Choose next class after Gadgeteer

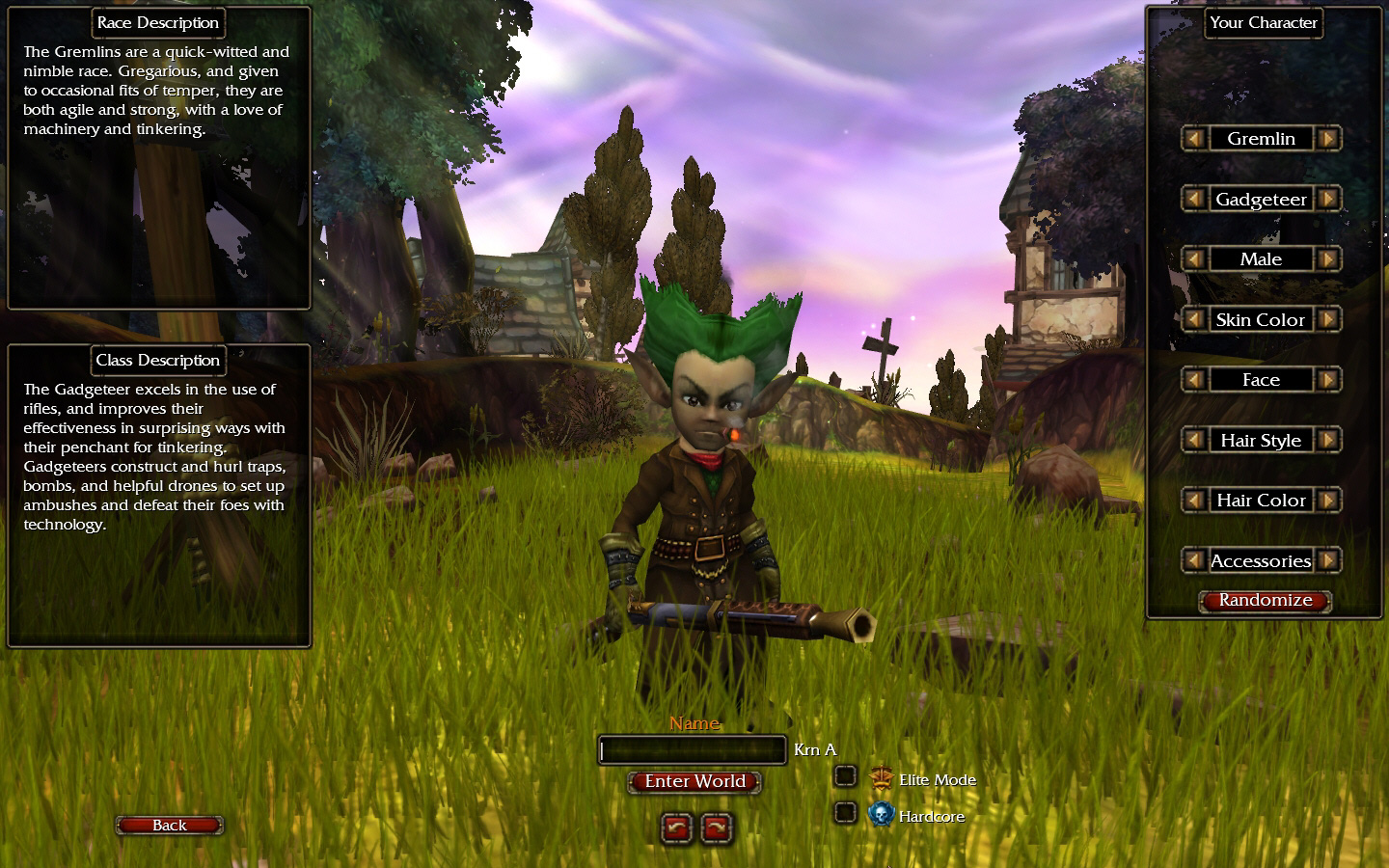pos(1328,199)
